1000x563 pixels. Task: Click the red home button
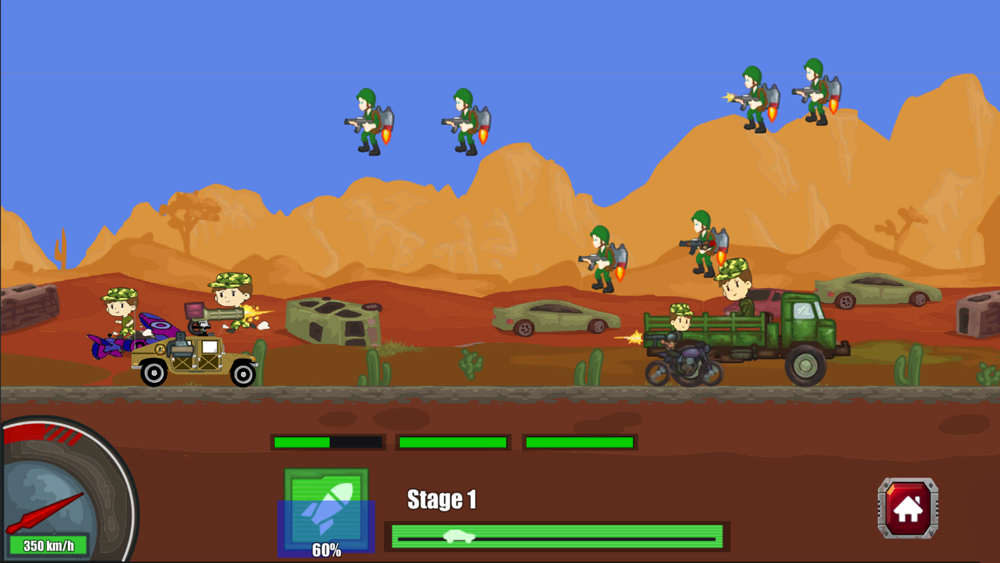pos(907,508)
